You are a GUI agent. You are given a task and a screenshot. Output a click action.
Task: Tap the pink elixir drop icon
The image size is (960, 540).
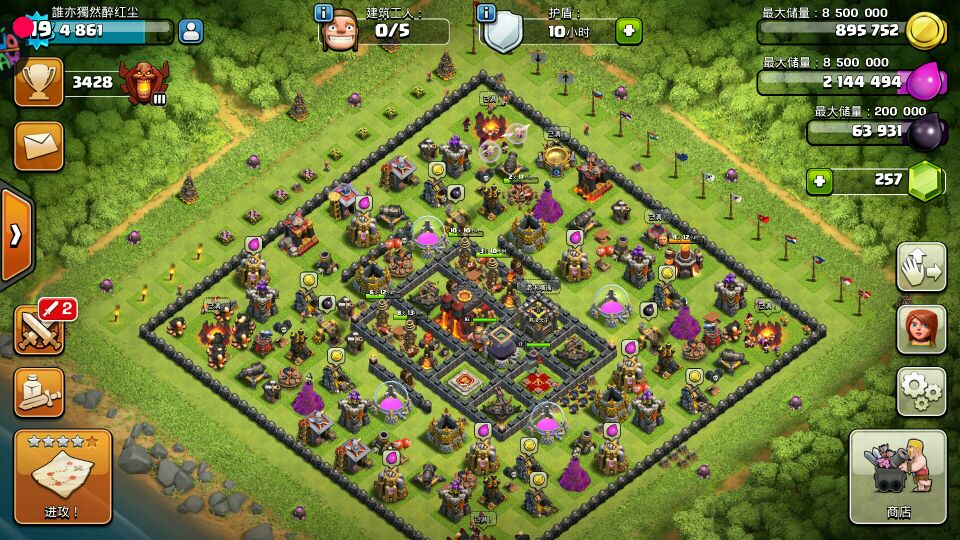coord(926,80)
